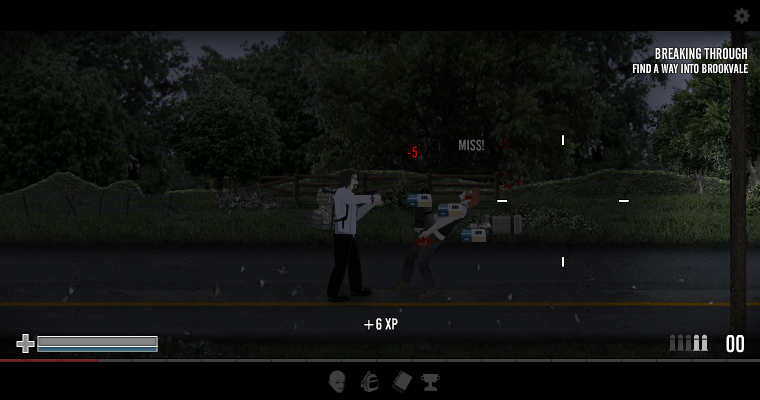Open the settings gear menu

tap(741, 16)
